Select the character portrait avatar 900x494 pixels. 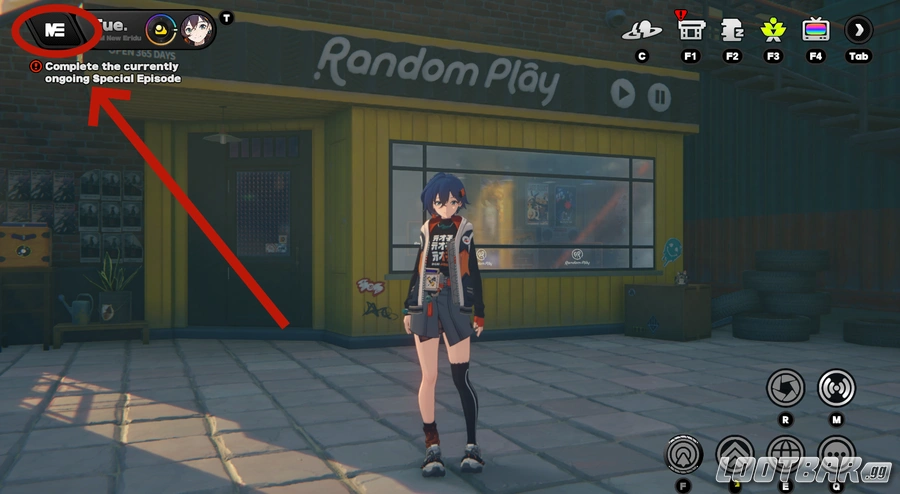tap(196, 30)
